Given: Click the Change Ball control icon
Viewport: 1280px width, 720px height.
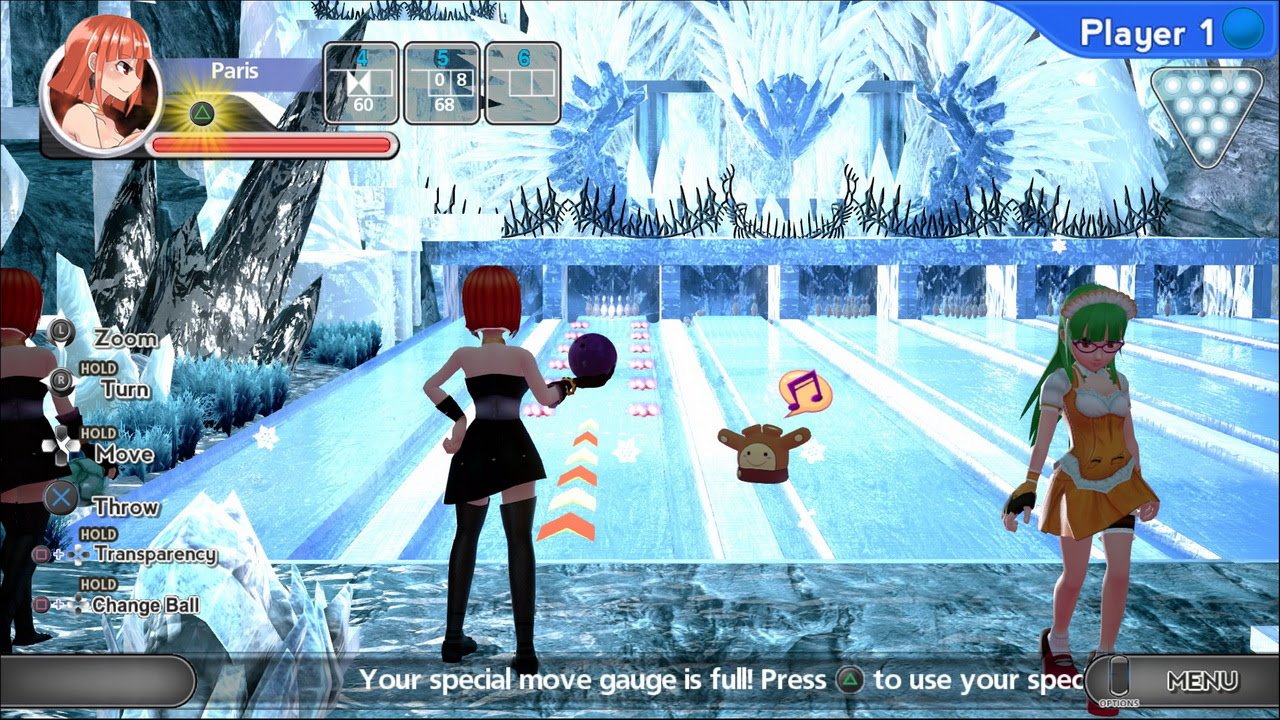Looking at the screenshot, I should [x=58, y=604].
